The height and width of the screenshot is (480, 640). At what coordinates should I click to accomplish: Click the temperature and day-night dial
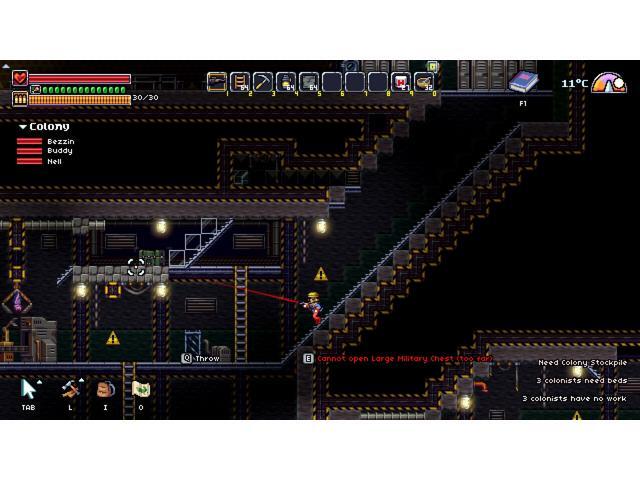(609, 83)
